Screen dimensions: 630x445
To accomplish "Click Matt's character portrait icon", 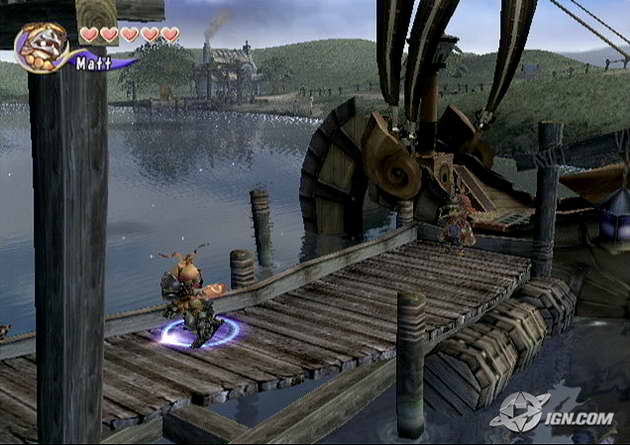I will (41, 46).
